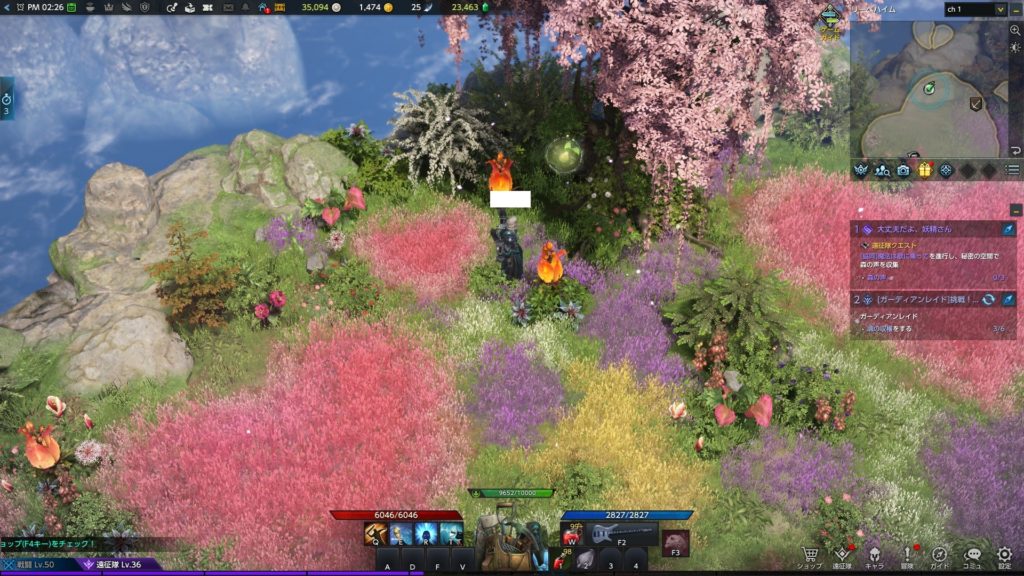
Task: Open the Shop menu
Action: [x=811, y=555]
